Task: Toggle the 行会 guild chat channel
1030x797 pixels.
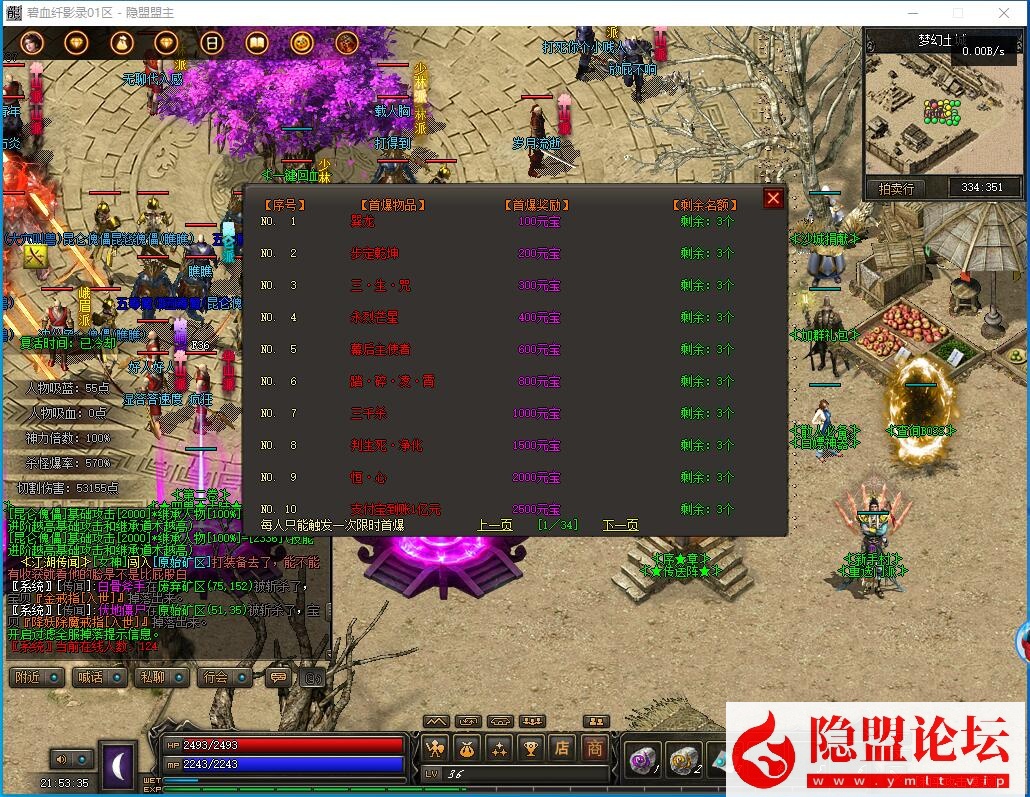Action: 217,677
